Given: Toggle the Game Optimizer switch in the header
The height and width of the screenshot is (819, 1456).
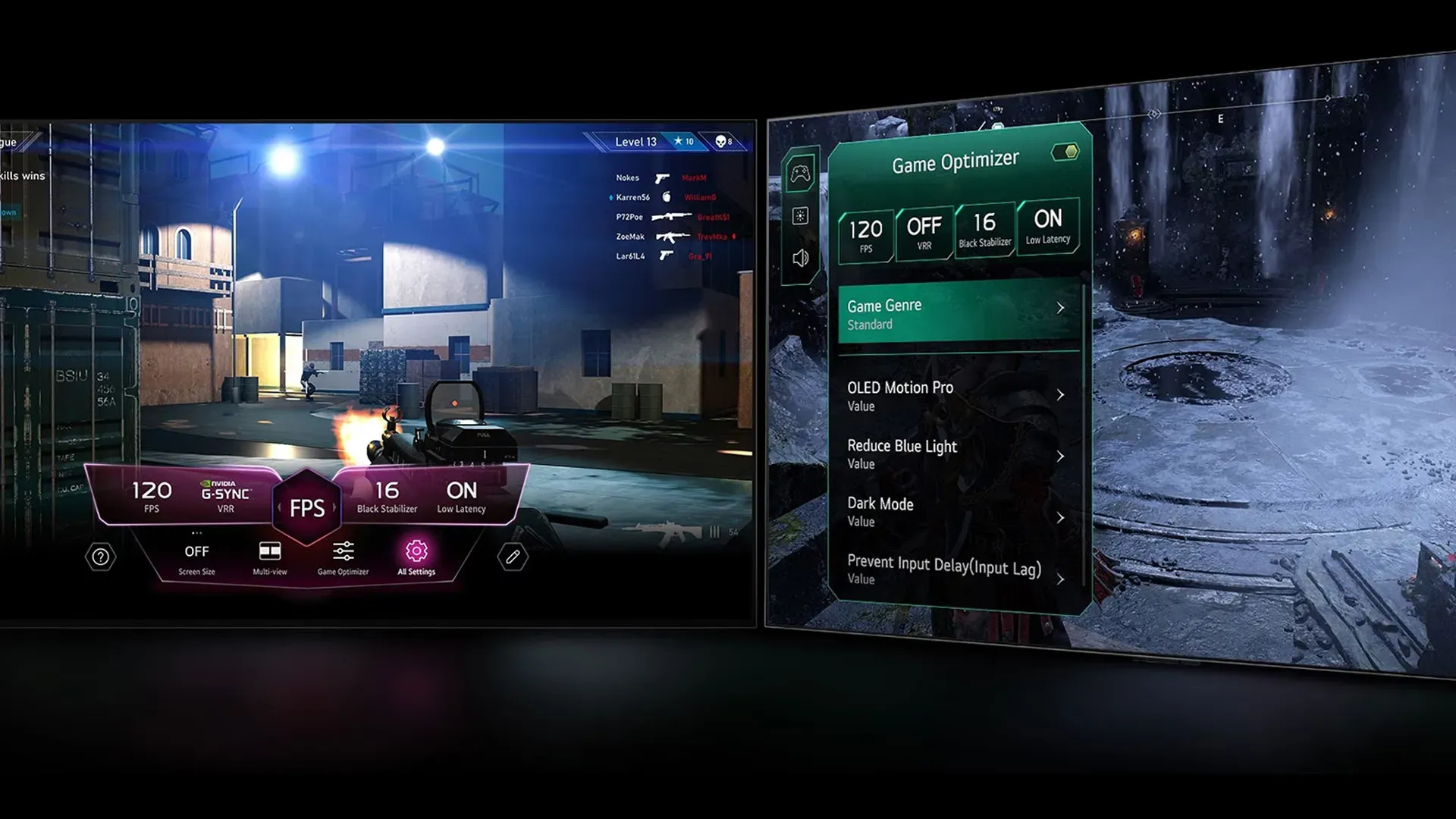Looking at the screenshot, I should (1065, 151).
